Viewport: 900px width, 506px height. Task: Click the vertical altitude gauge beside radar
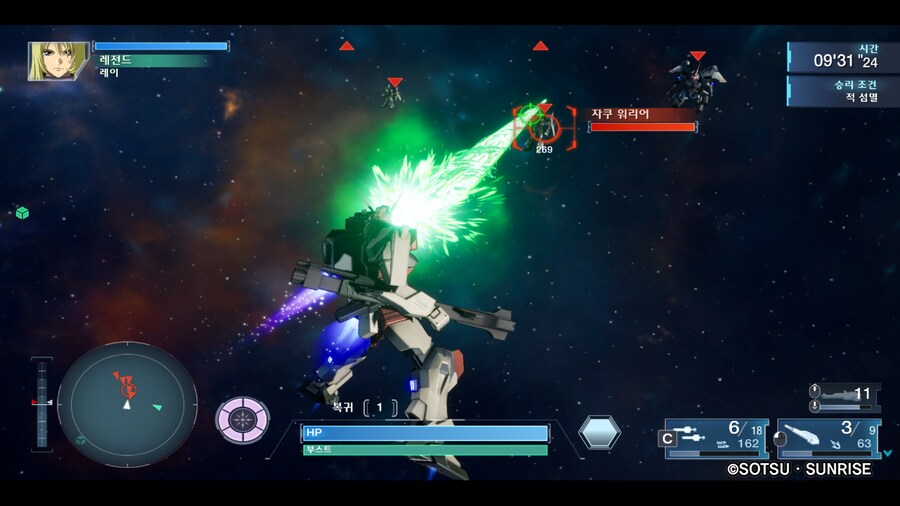click(42, 400)
